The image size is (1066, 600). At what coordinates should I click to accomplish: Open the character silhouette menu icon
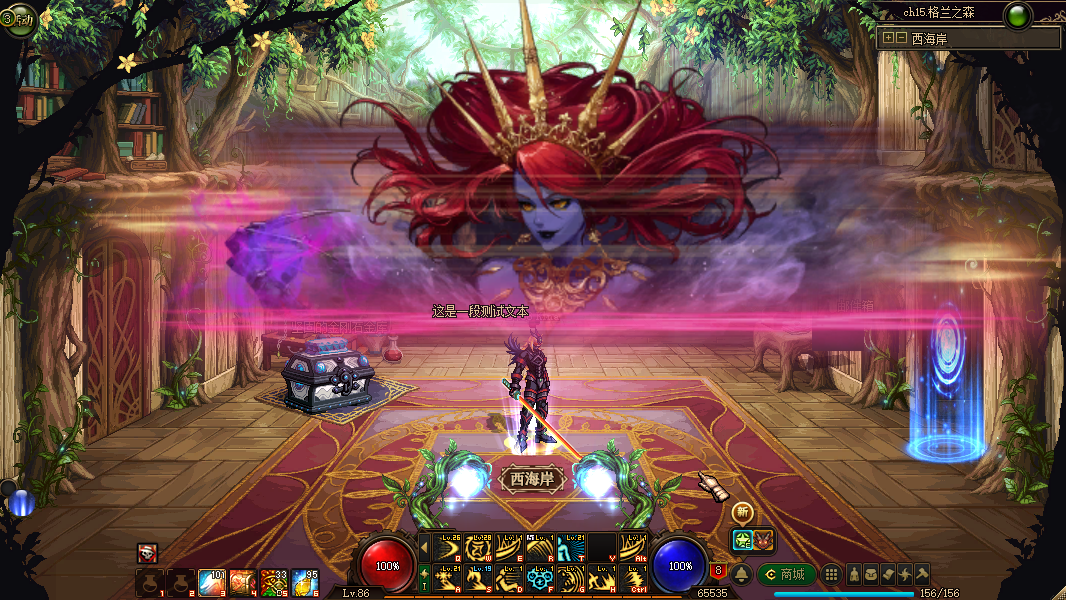point(855,574)
